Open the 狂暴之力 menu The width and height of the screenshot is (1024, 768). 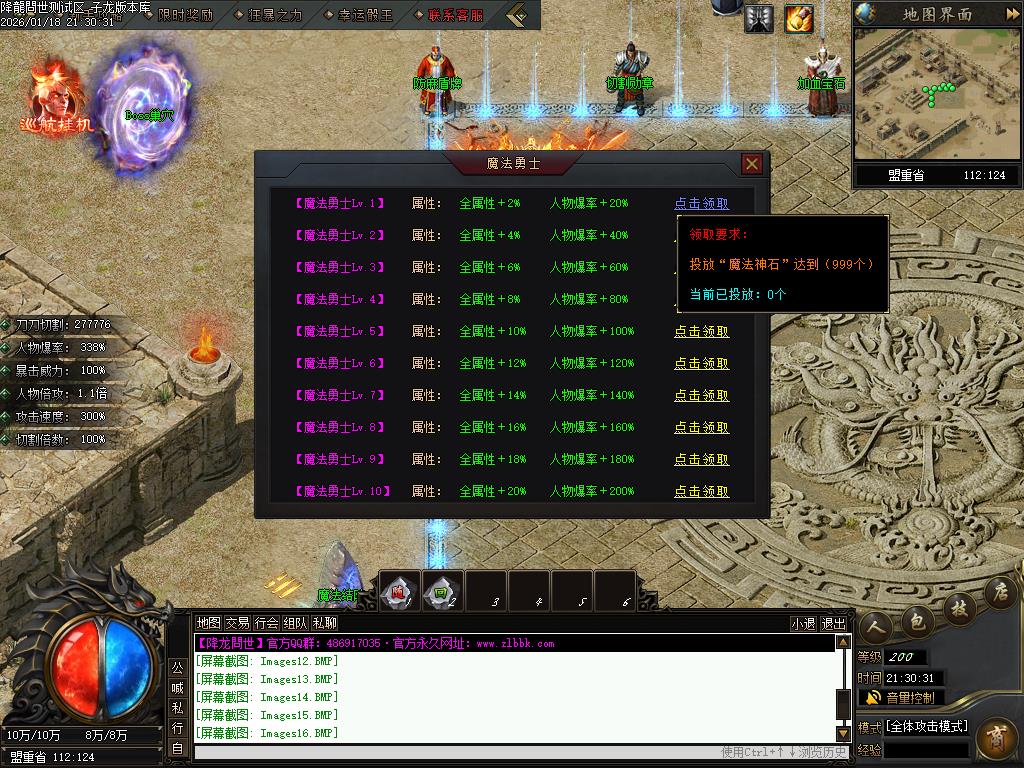(x=272, y=15)
